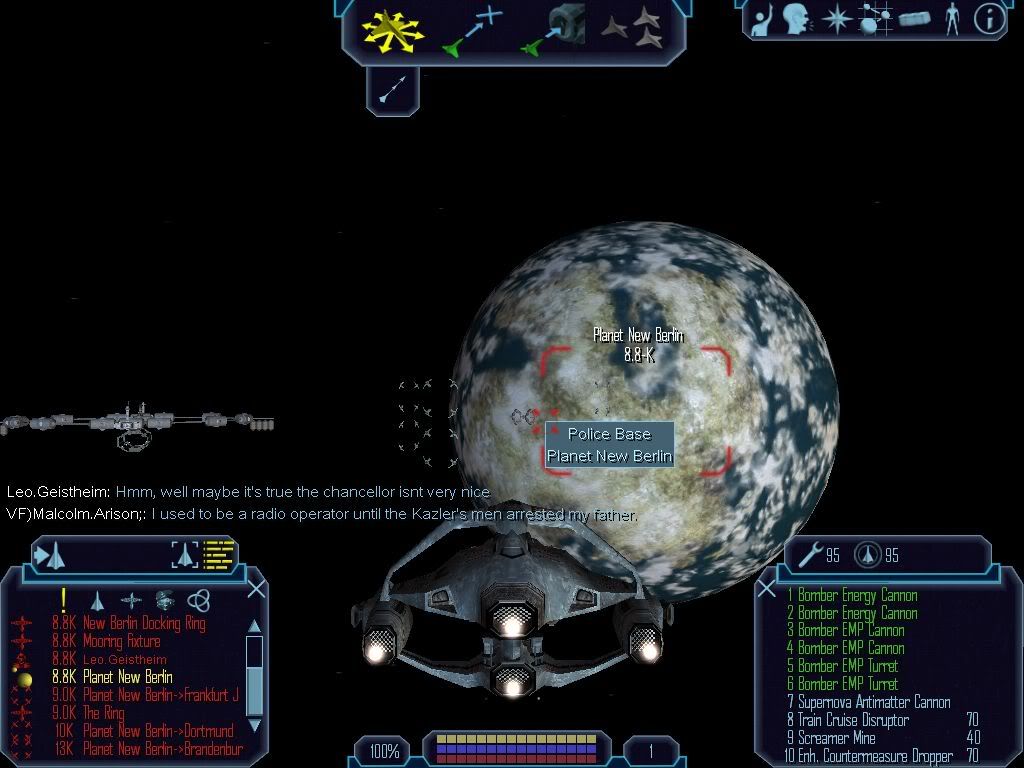Select Leo.Geistheim from the contact list
This screenshot has height=768, width=1024.
[124, 659]
